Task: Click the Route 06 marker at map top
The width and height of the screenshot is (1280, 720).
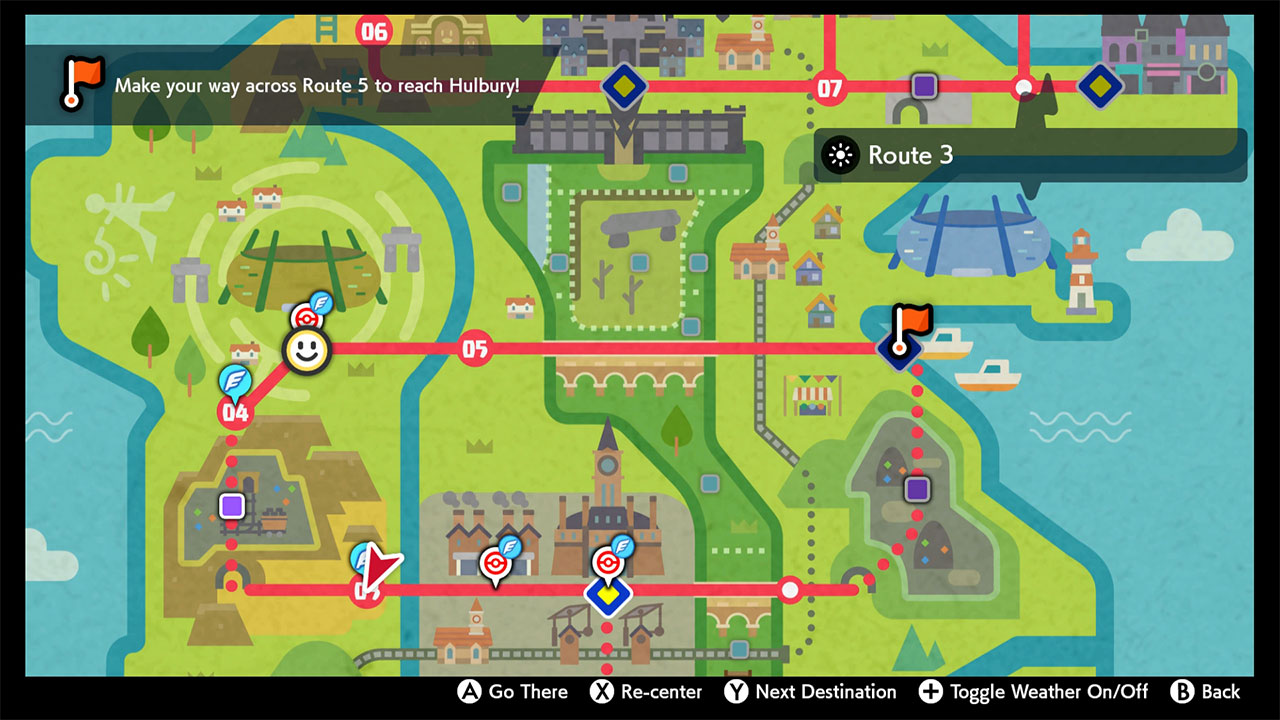Action: point(374,31)
